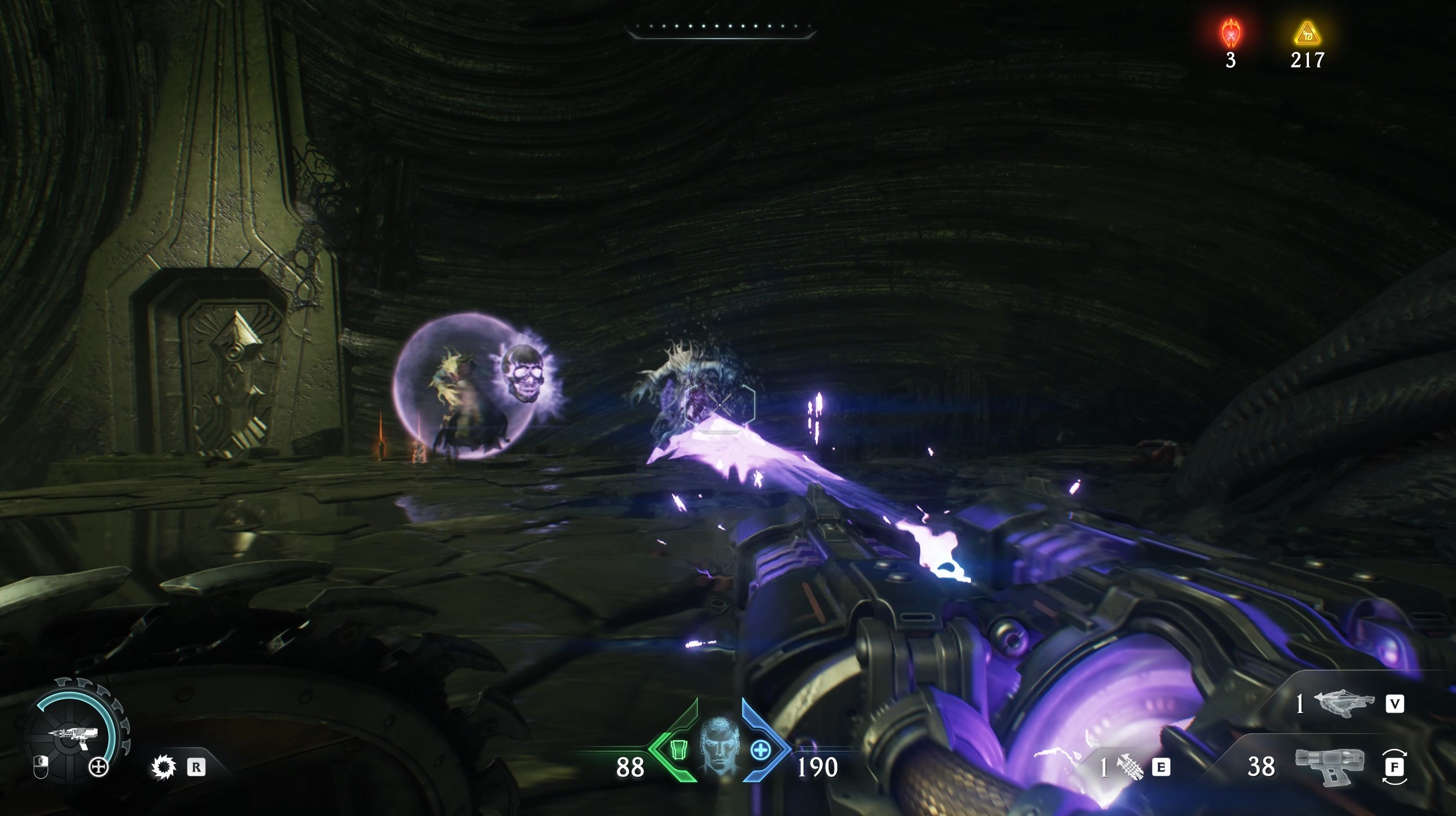This screenshot has width=1456, height=816.
Task: Click the cross-shaped alt-fire icon on the weapon wheel
Action: pos(99,767)
